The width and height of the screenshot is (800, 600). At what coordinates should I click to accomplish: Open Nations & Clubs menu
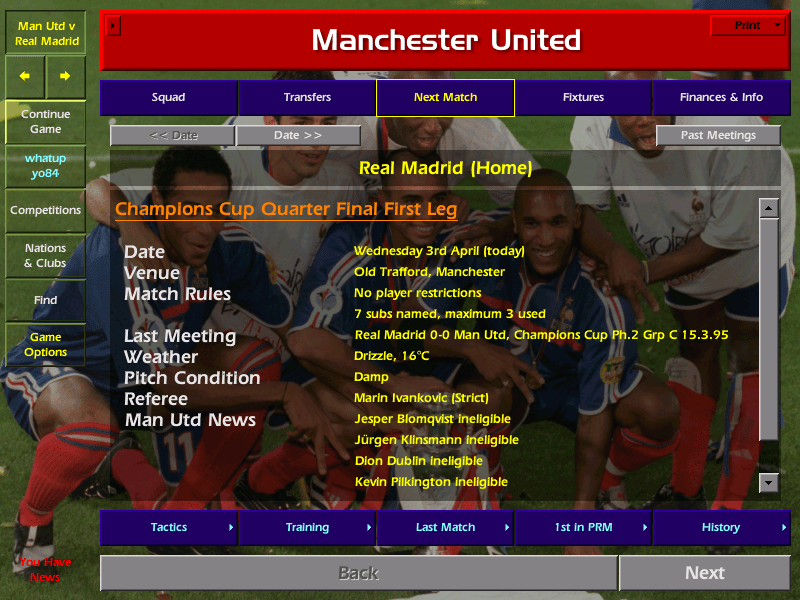click(x=45, y=256)
